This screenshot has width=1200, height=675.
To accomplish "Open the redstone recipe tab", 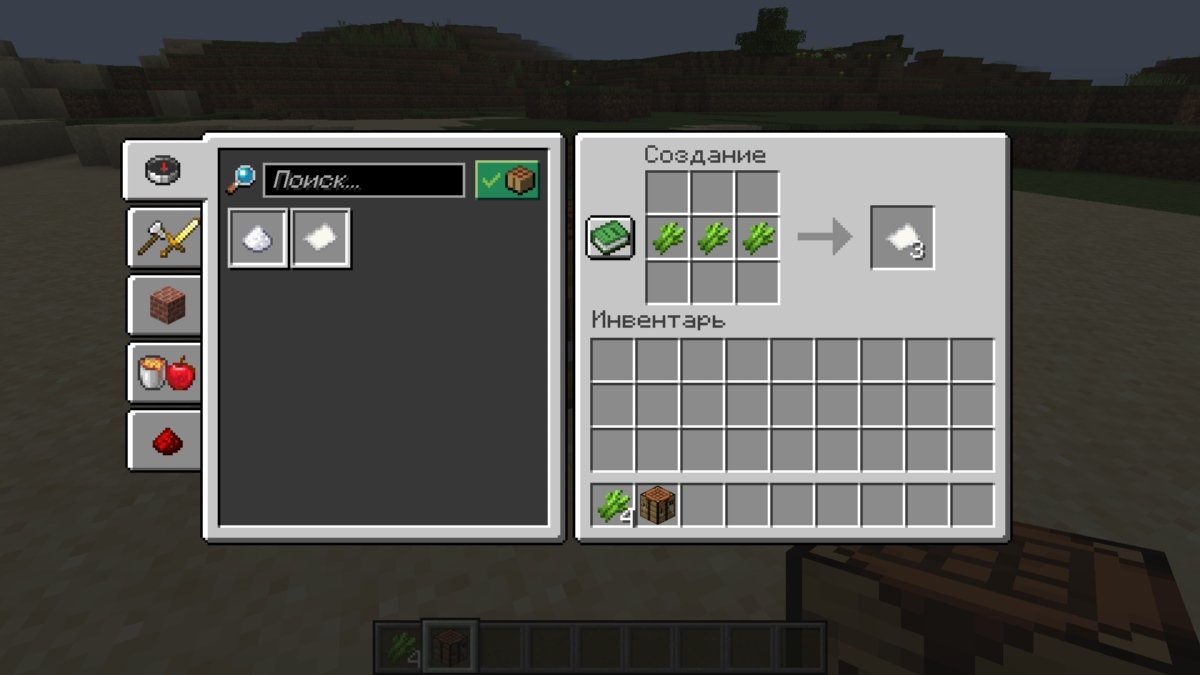I will coord(166,441).
